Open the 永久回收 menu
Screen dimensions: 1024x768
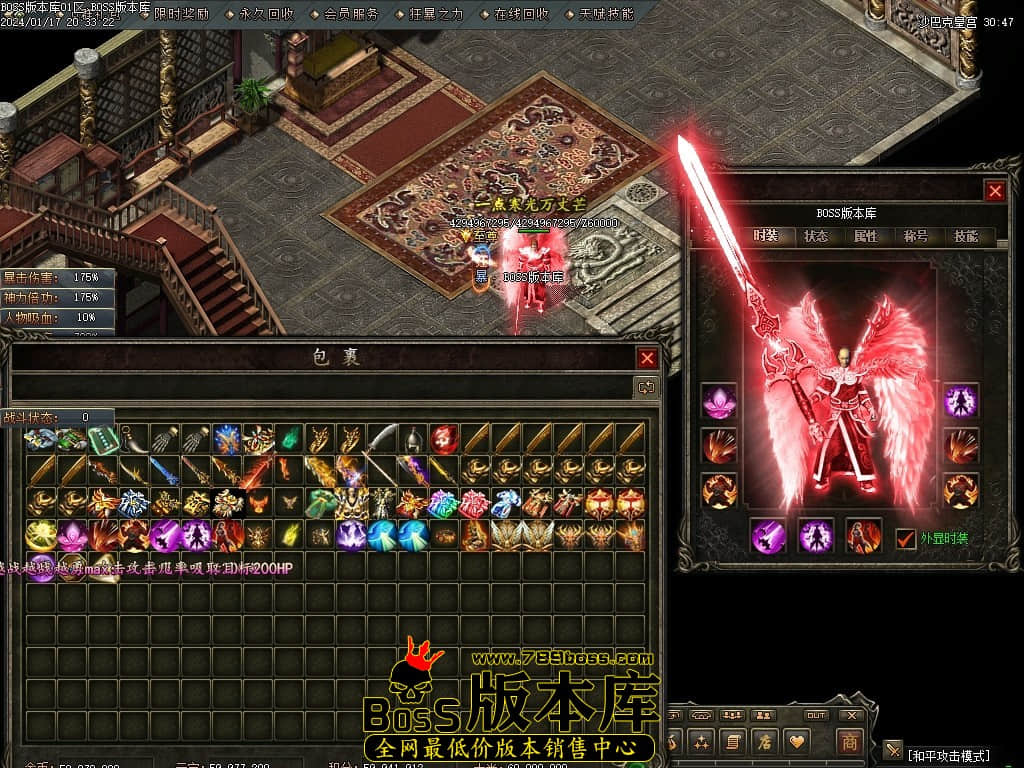point(266,14)
